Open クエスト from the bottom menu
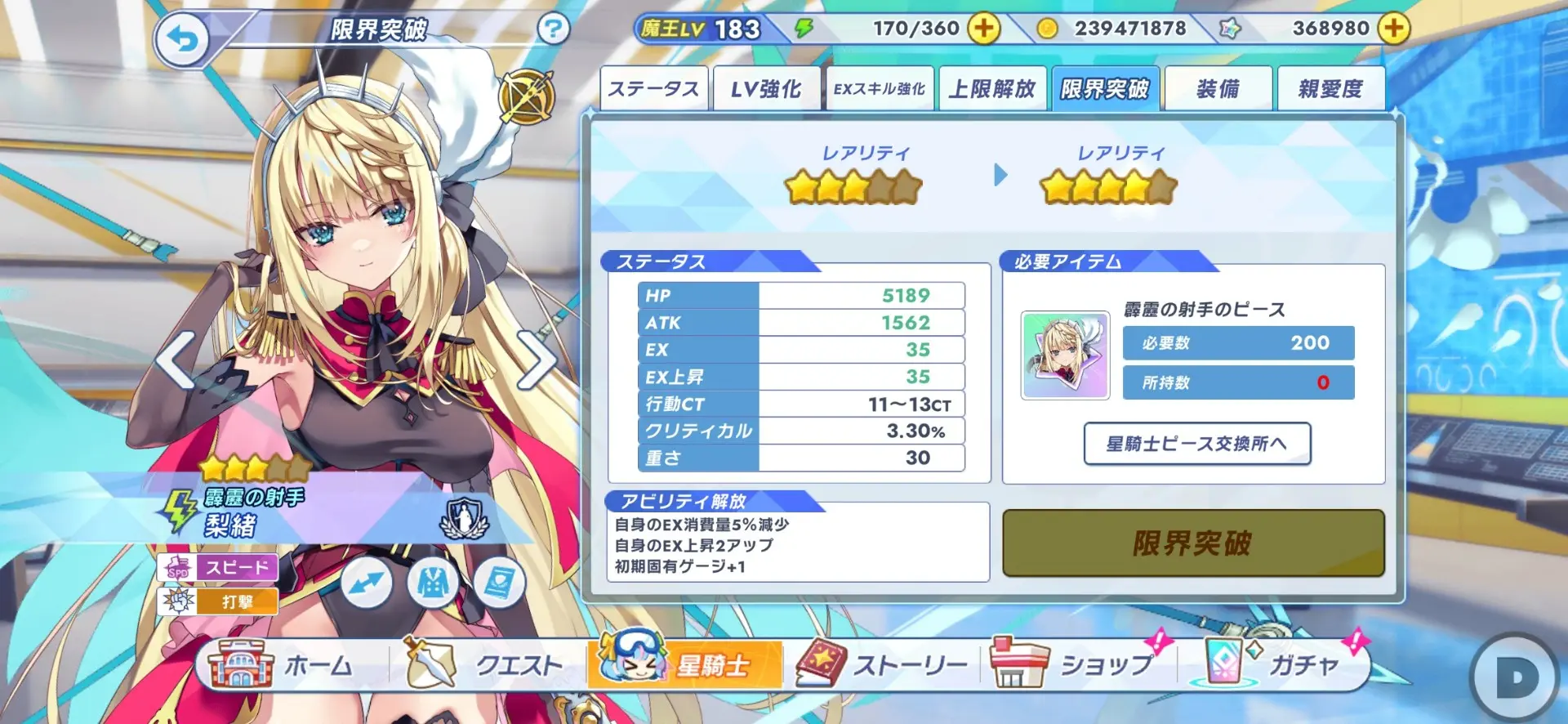Viewport: 1568px width, 724px height. 486,665
